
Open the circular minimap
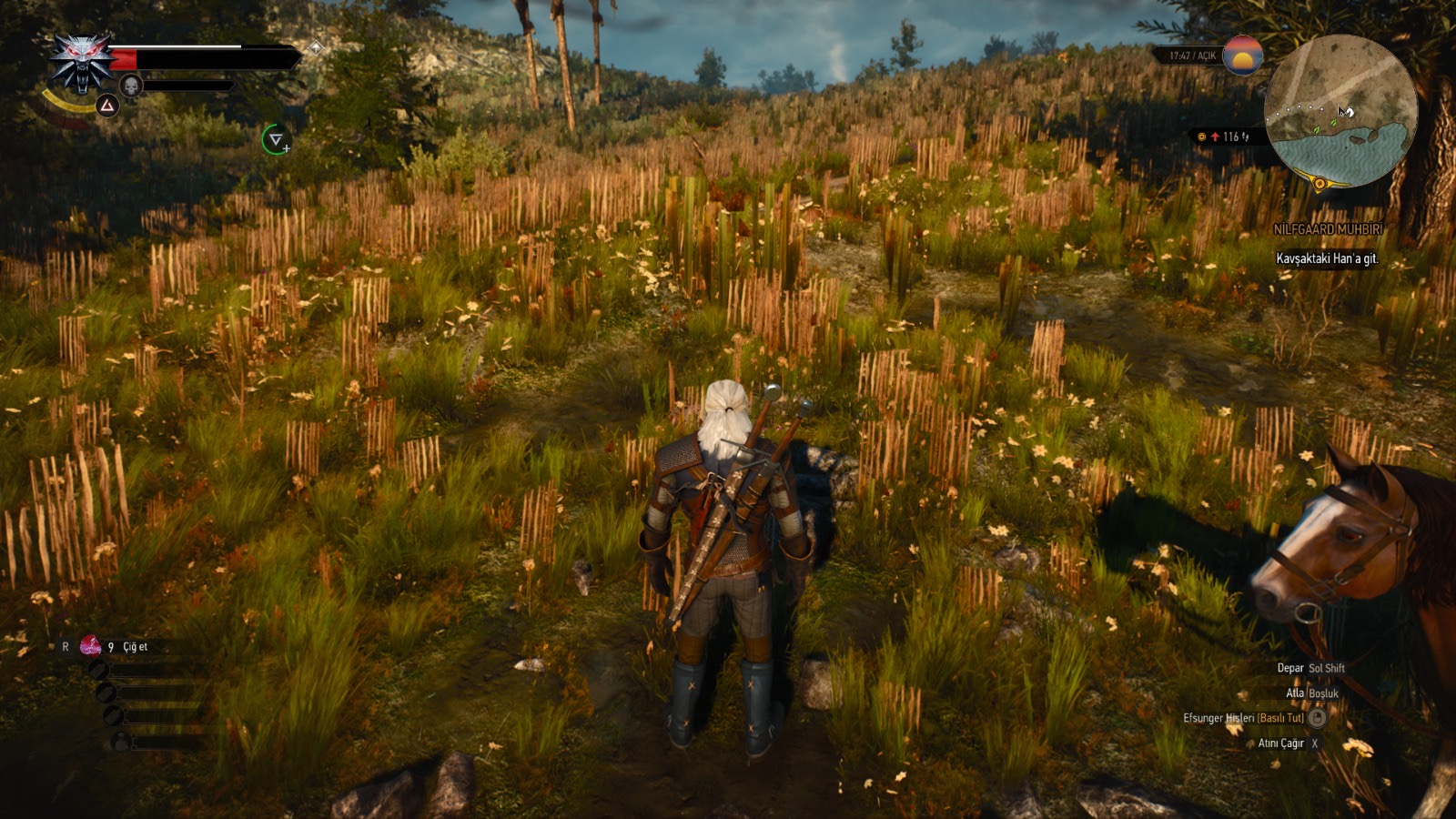click(x=1340, y=111)
